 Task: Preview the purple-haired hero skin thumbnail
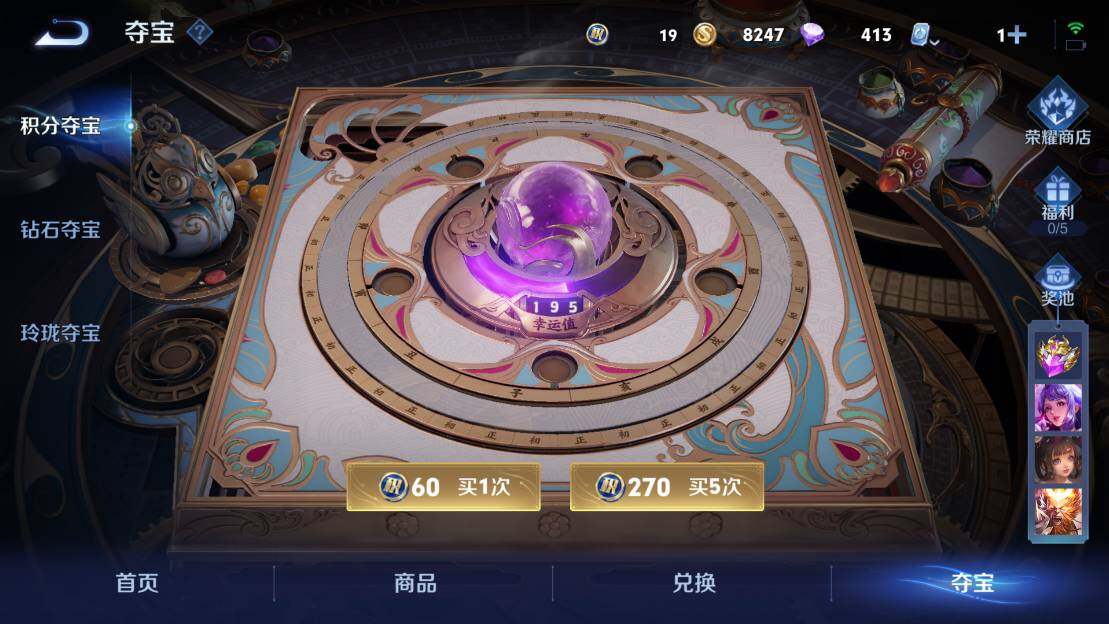[x=1057, y=407]
